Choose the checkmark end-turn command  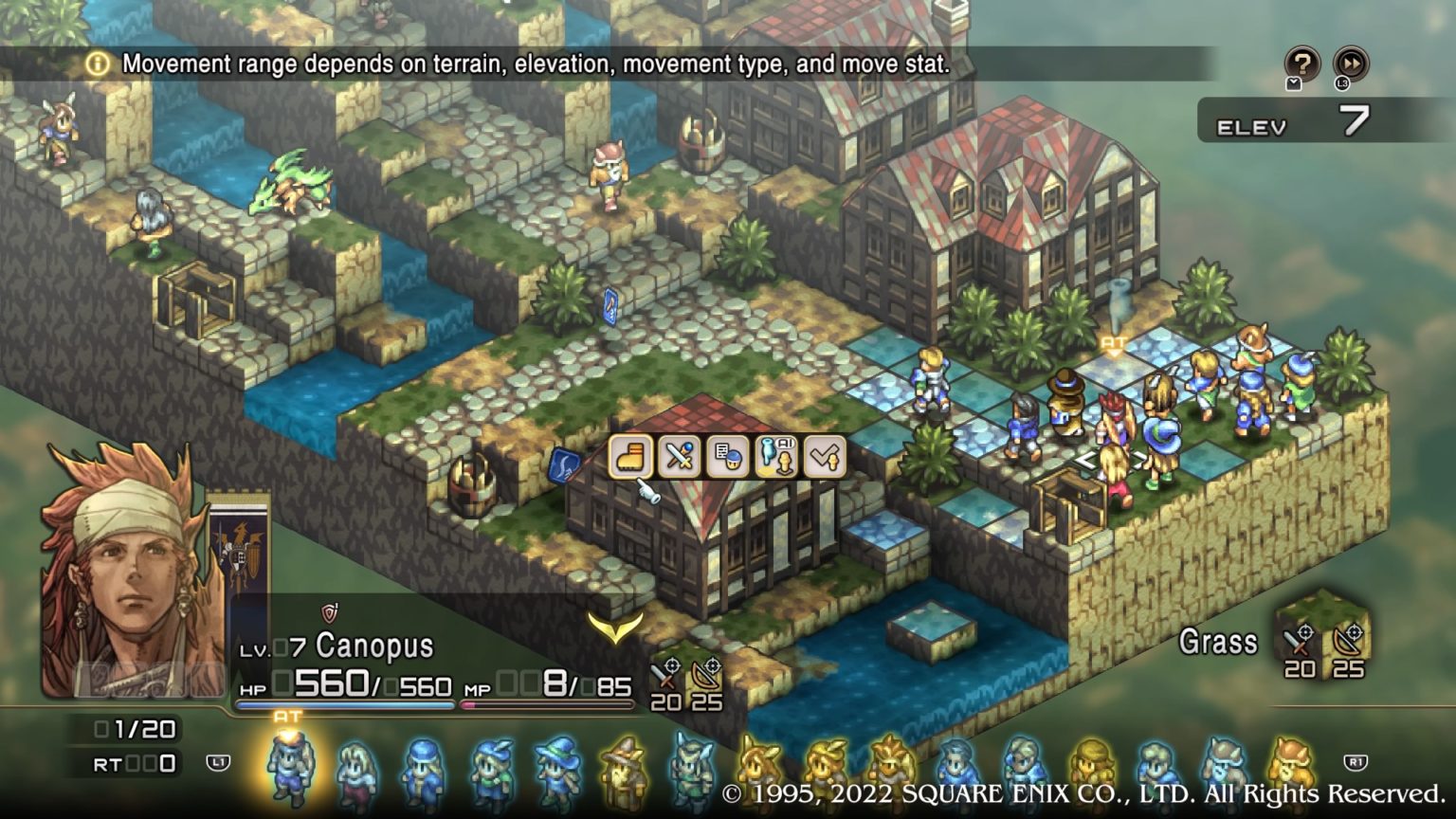[x=824, y=457]
